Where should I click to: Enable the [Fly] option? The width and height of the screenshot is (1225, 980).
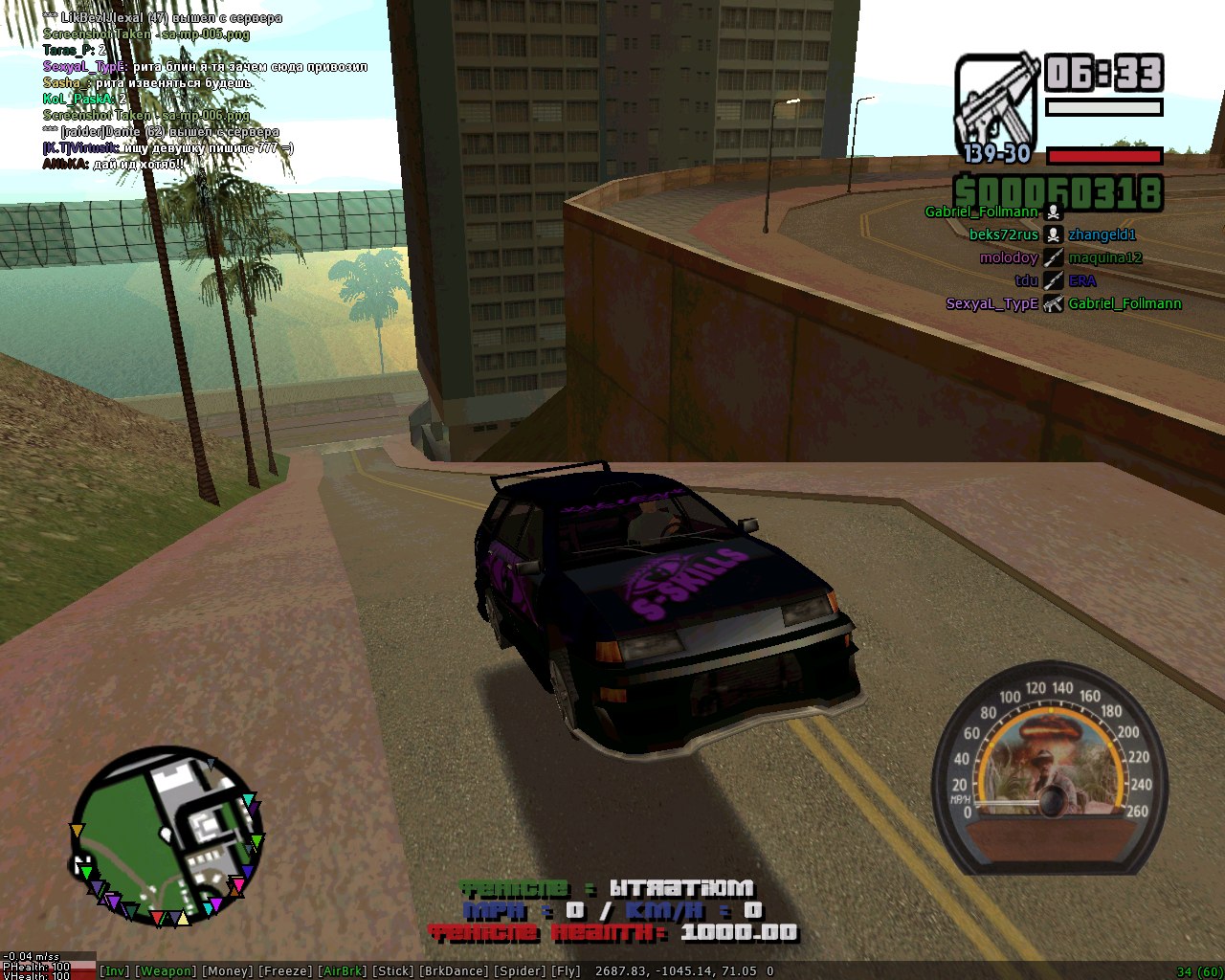567,970
